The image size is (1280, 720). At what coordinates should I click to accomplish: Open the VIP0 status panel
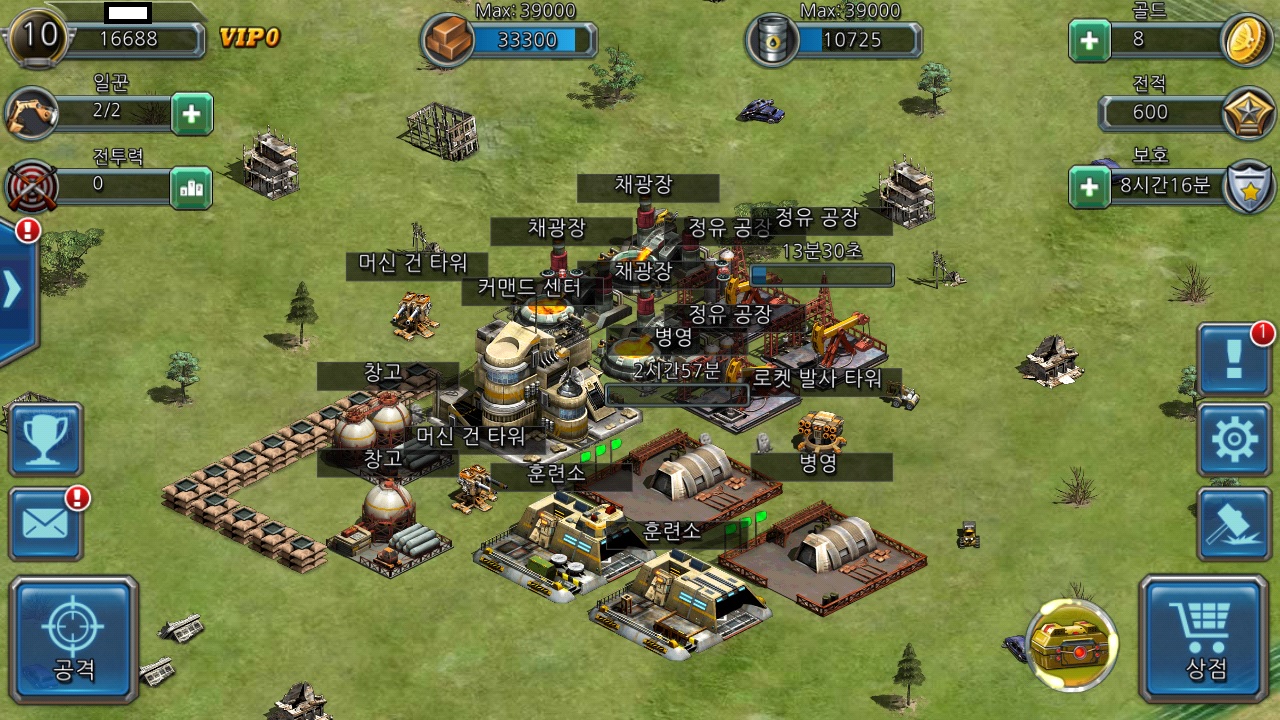tap(249, 39)
